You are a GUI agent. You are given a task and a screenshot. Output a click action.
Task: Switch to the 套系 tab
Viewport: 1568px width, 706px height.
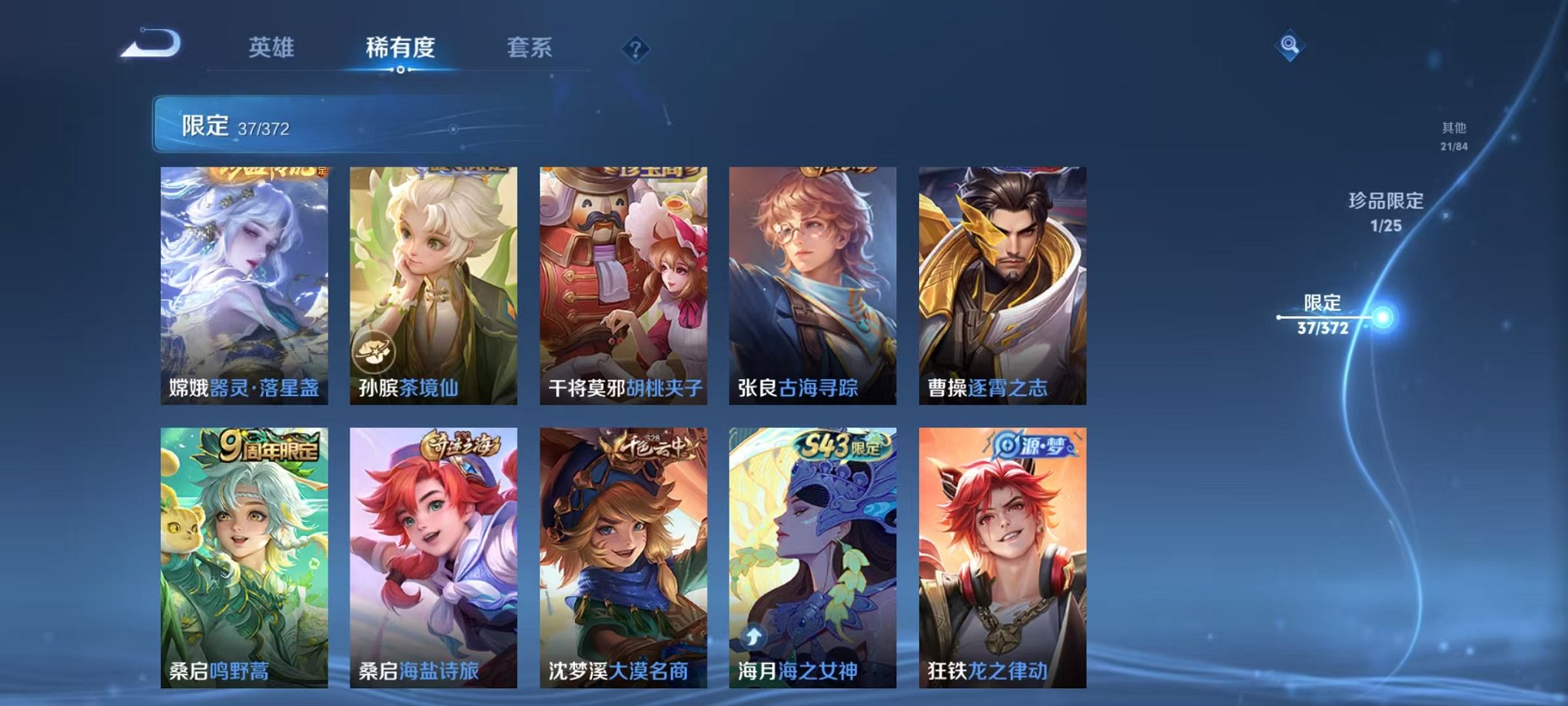click(x=530, y=46)
